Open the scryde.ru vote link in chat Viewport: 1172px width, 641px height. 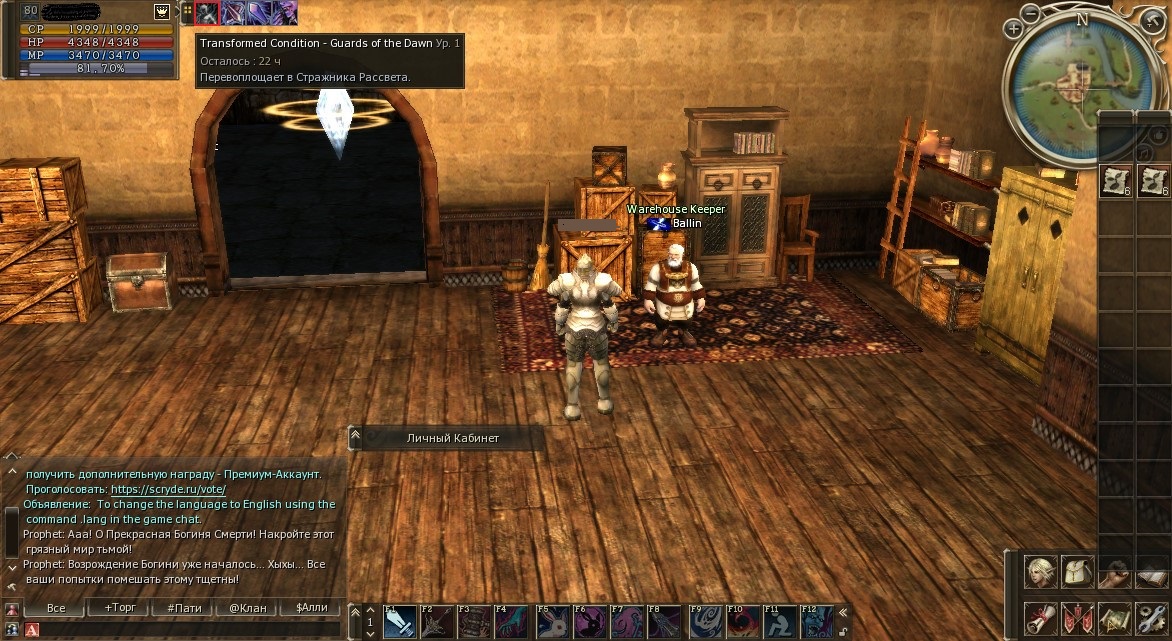pyautogui.click(x=168, y=490)
